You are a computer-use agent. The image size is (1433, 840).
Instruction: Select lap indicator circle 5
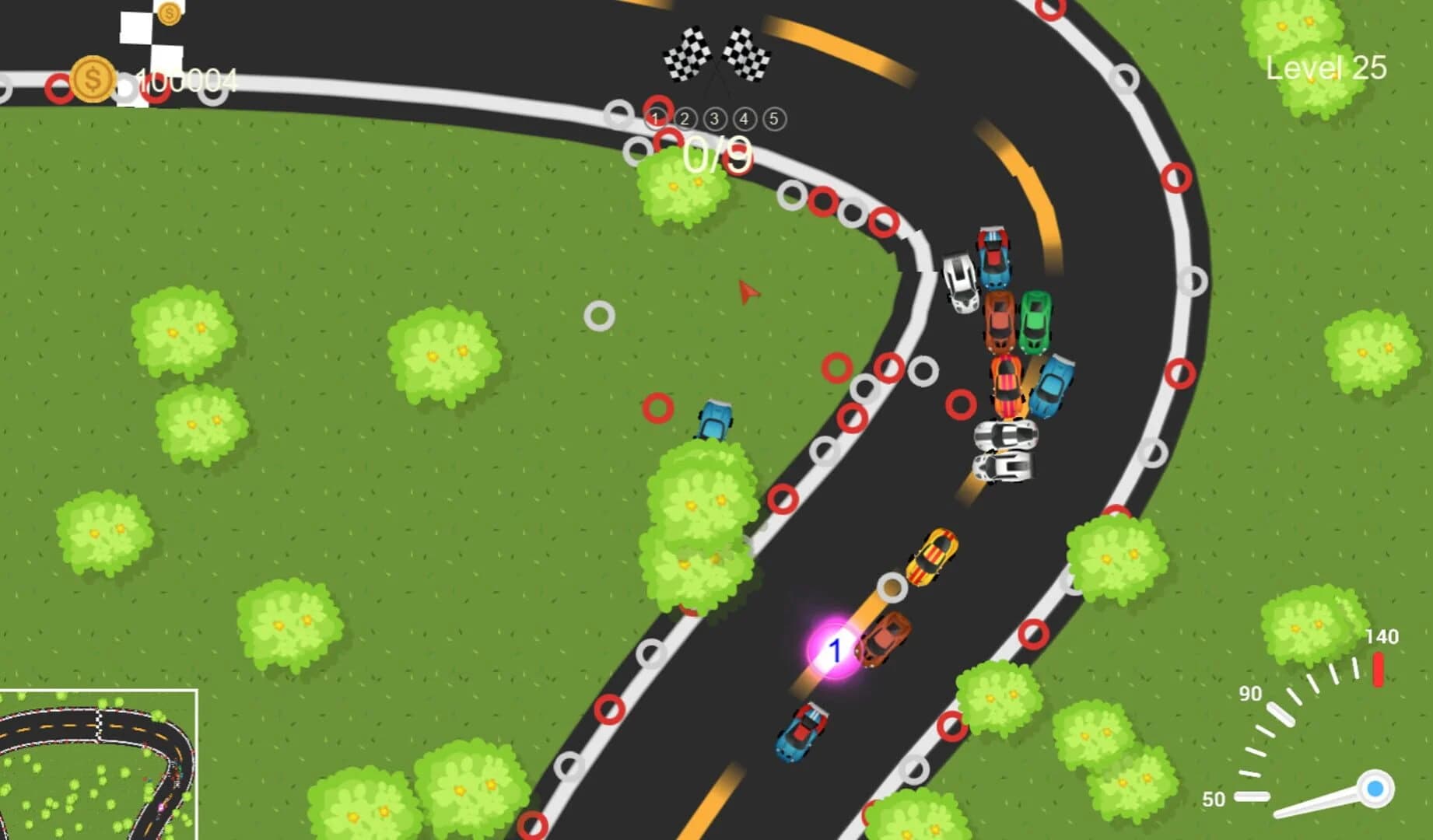[773, 118]
